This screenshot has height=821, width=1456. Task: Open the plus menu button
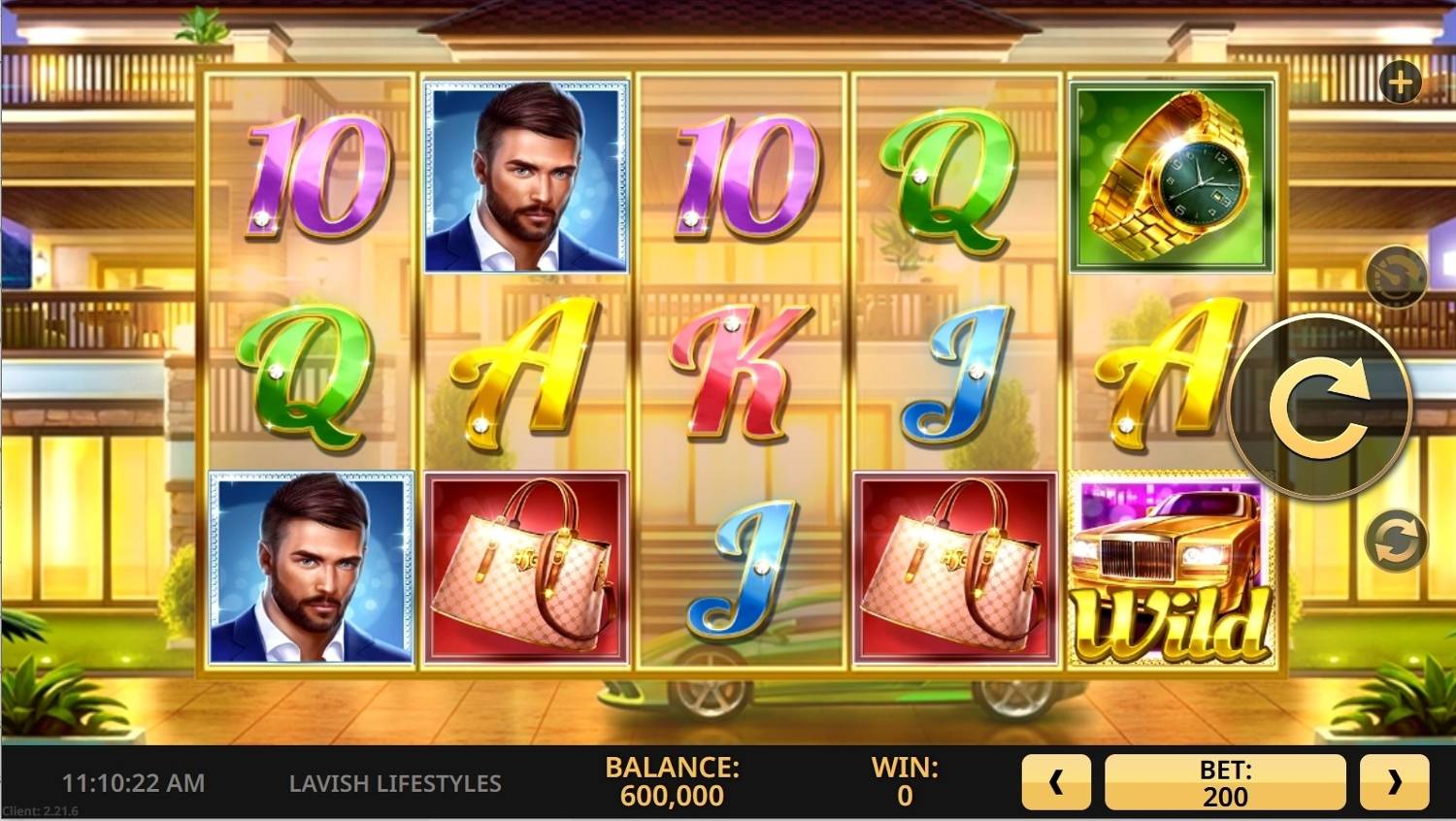point(1400,82)
